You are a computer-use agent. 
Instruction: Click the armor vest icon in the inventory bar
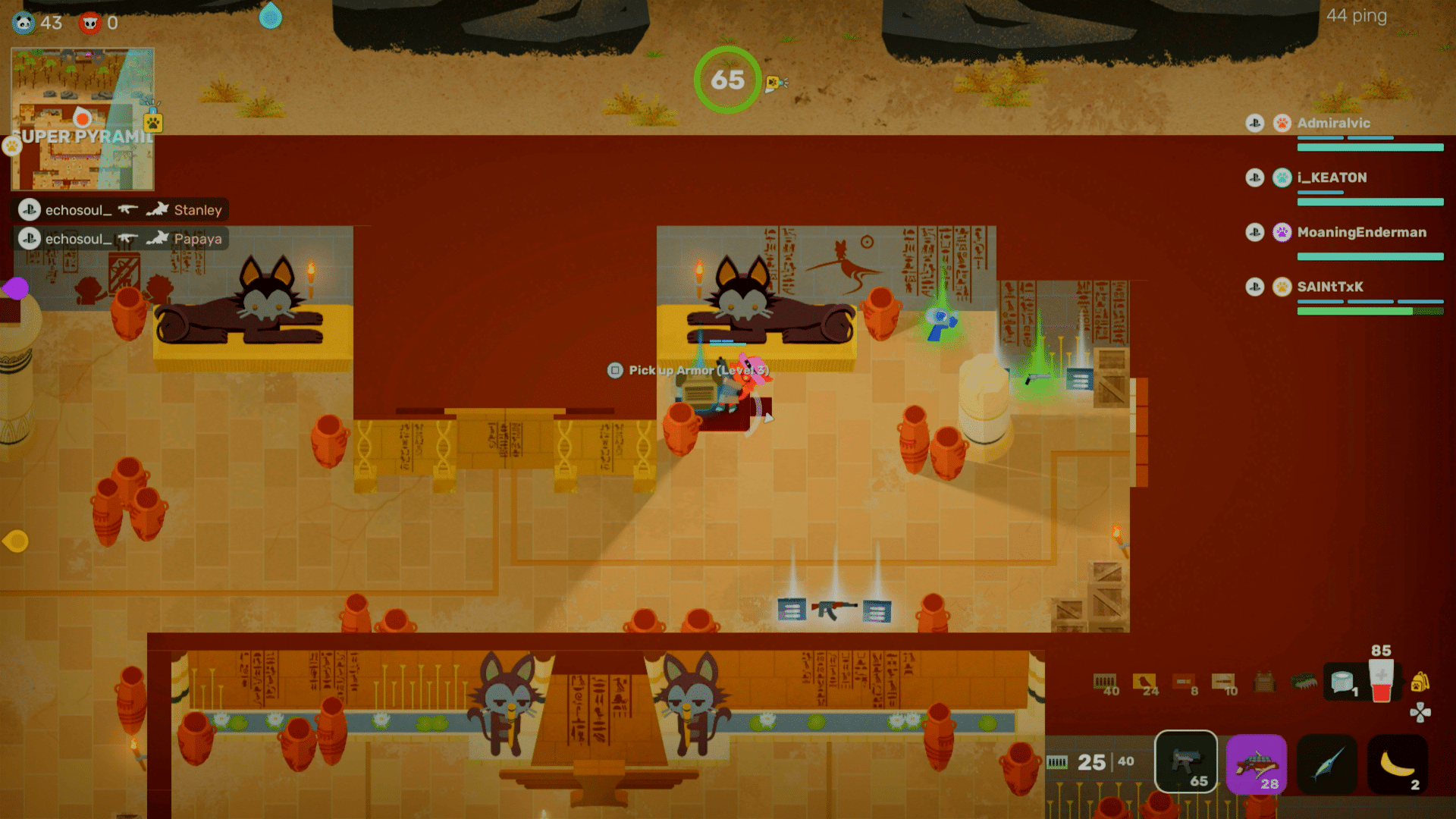pos(1264,681)
